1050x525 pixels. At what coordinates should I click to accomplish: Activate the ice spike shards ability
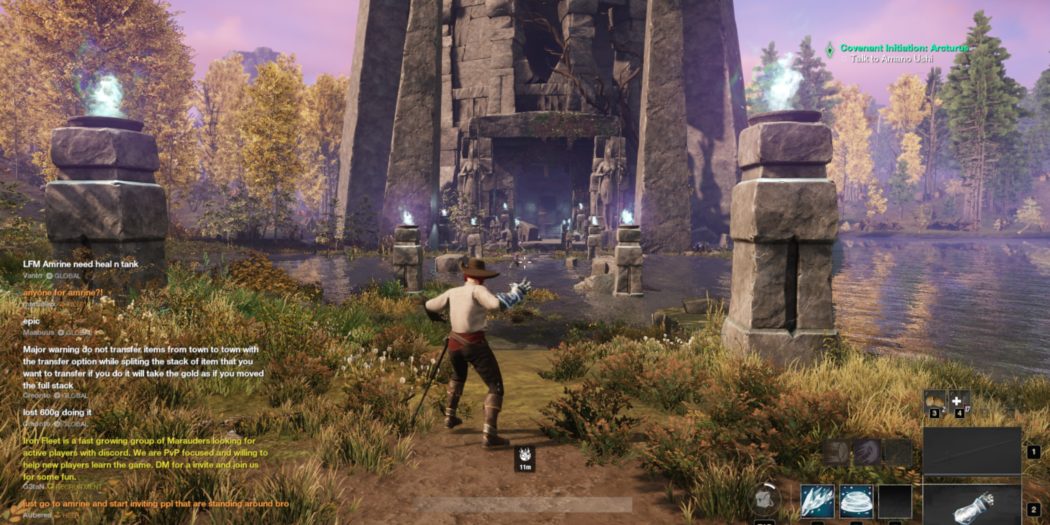(816, 501)
